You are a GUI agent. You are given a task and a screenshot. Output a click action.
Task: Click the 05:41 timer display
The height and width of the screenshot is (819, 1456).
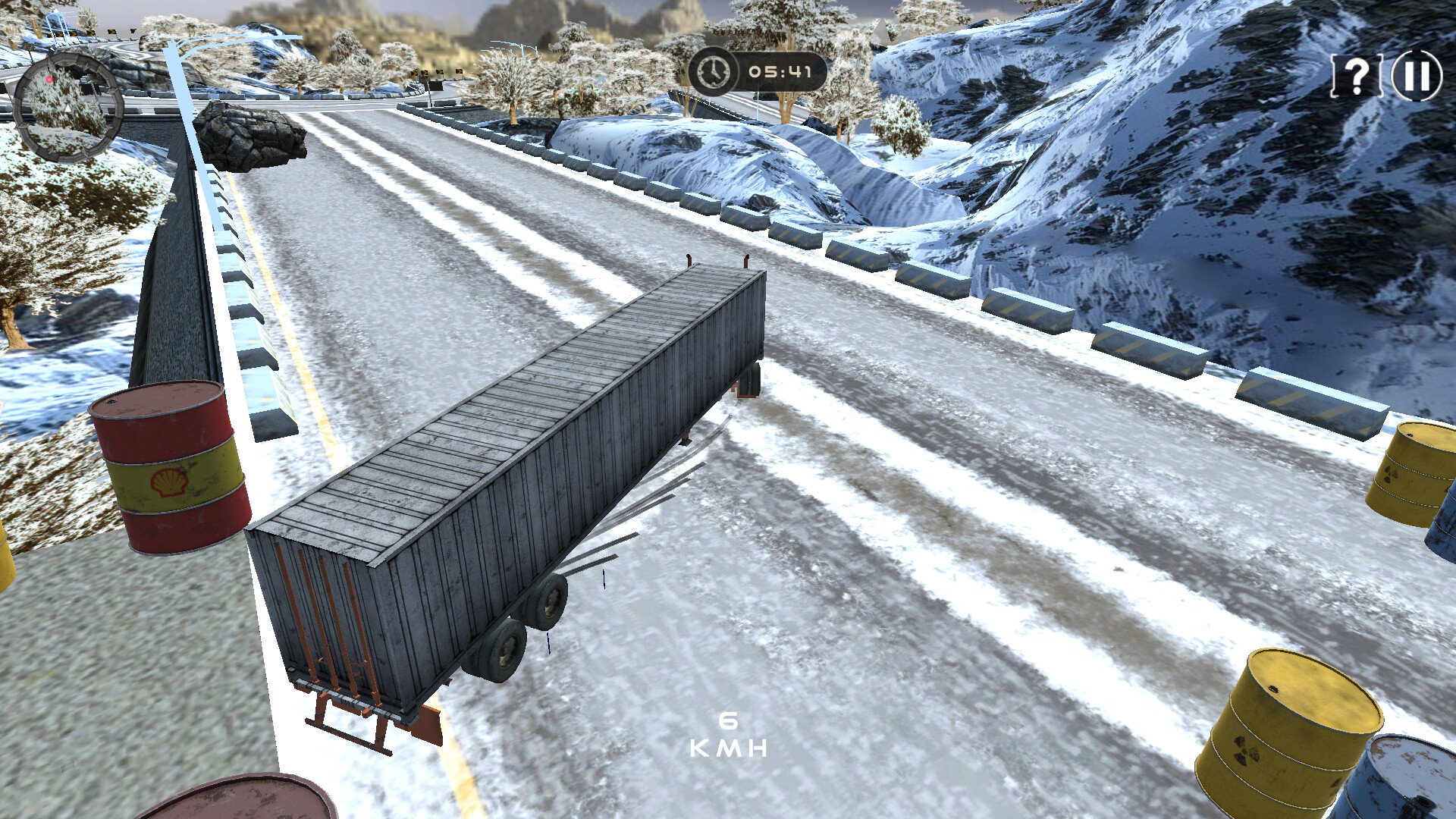(x=780, y=73)
